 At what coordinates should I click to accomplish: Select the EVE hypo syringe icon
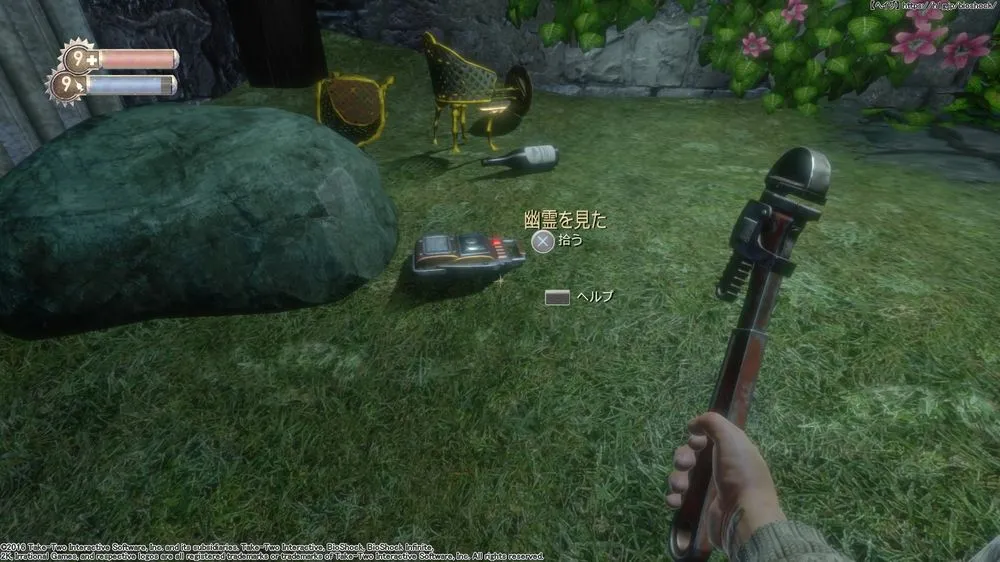[x=77, y=88]
